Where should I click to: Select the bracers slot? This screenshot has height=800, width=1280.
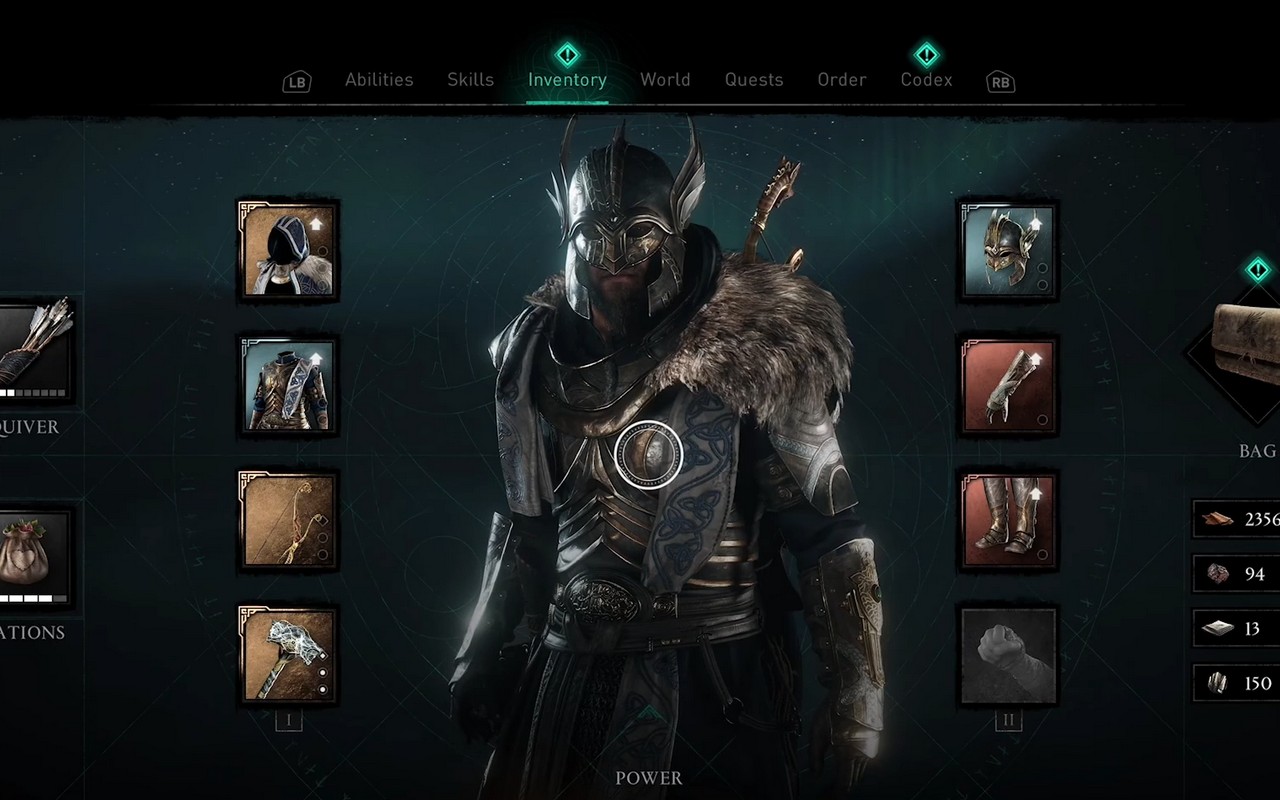(1007, 385)
